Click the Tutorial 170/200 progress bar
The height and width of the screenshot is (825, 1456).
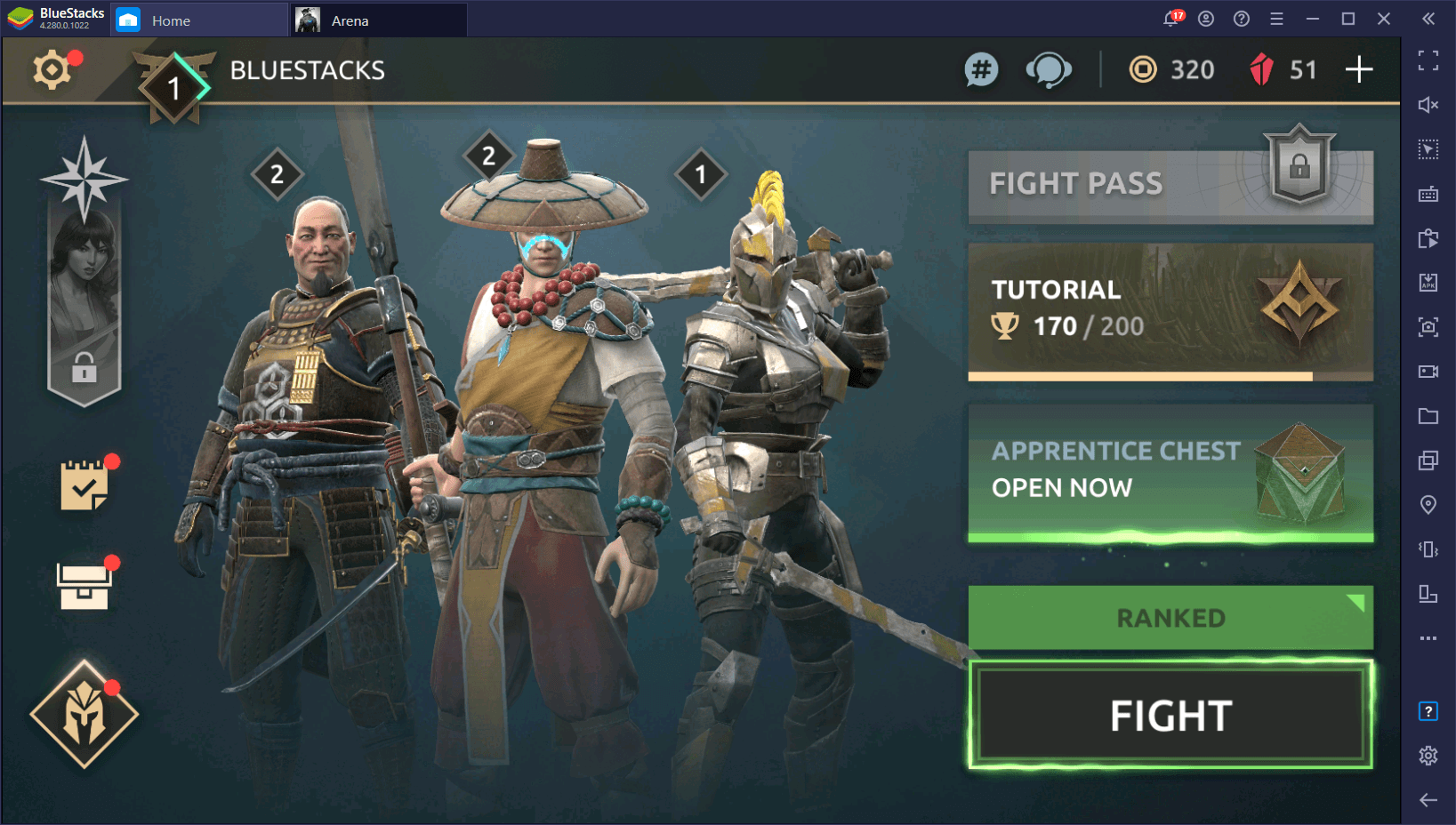(1170, 311)
